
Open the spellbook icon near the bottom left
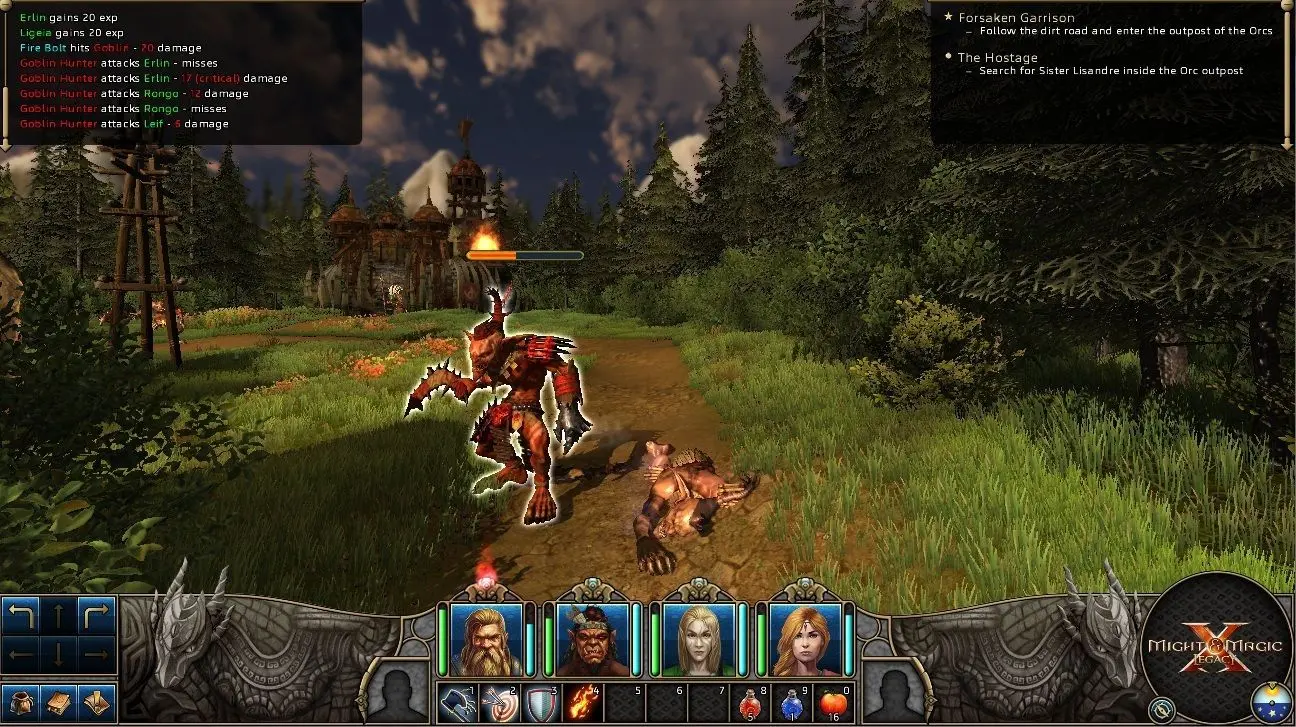[60, 703]
